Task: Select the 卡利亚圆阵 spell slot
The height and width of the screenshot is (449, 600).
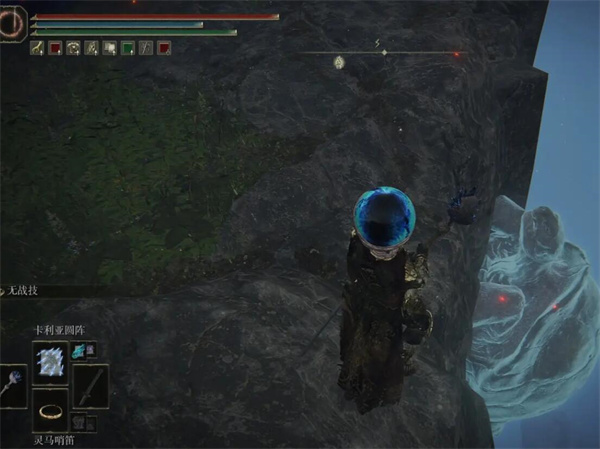Action: coord(50,360)
